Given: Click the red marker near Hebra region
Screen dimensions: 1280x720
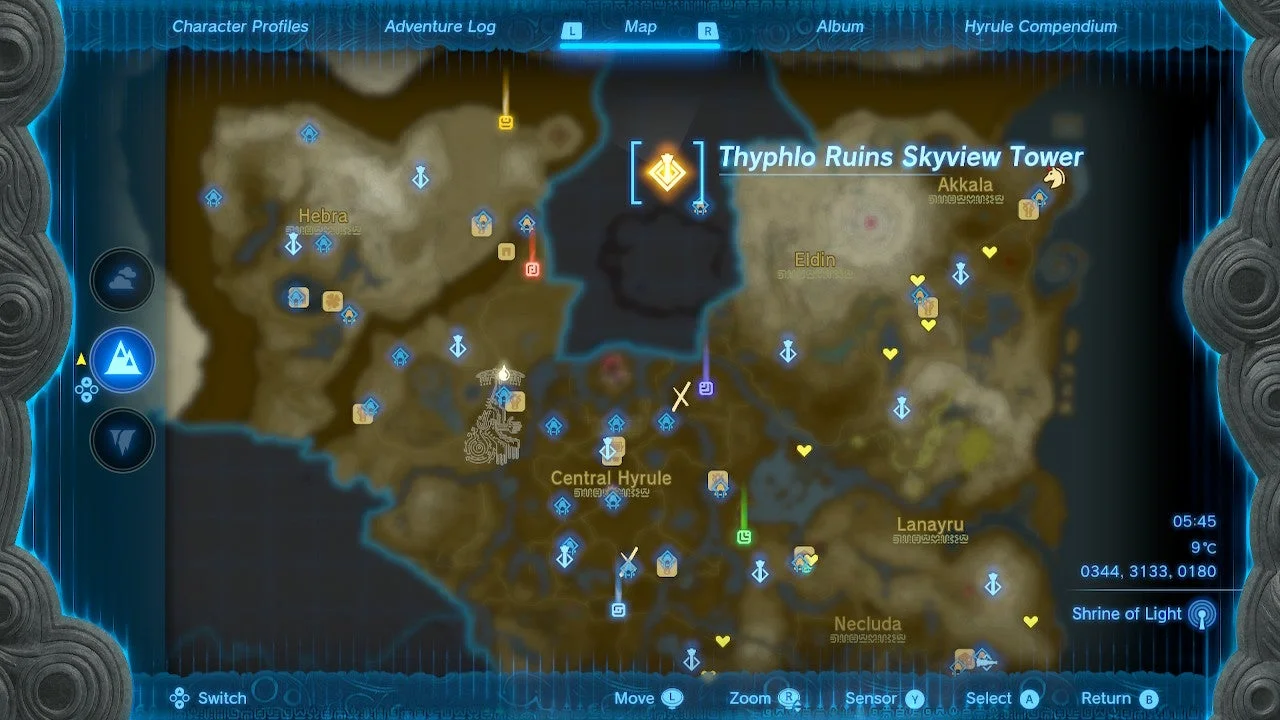Looking at the screenshot, I should [532, 268].
